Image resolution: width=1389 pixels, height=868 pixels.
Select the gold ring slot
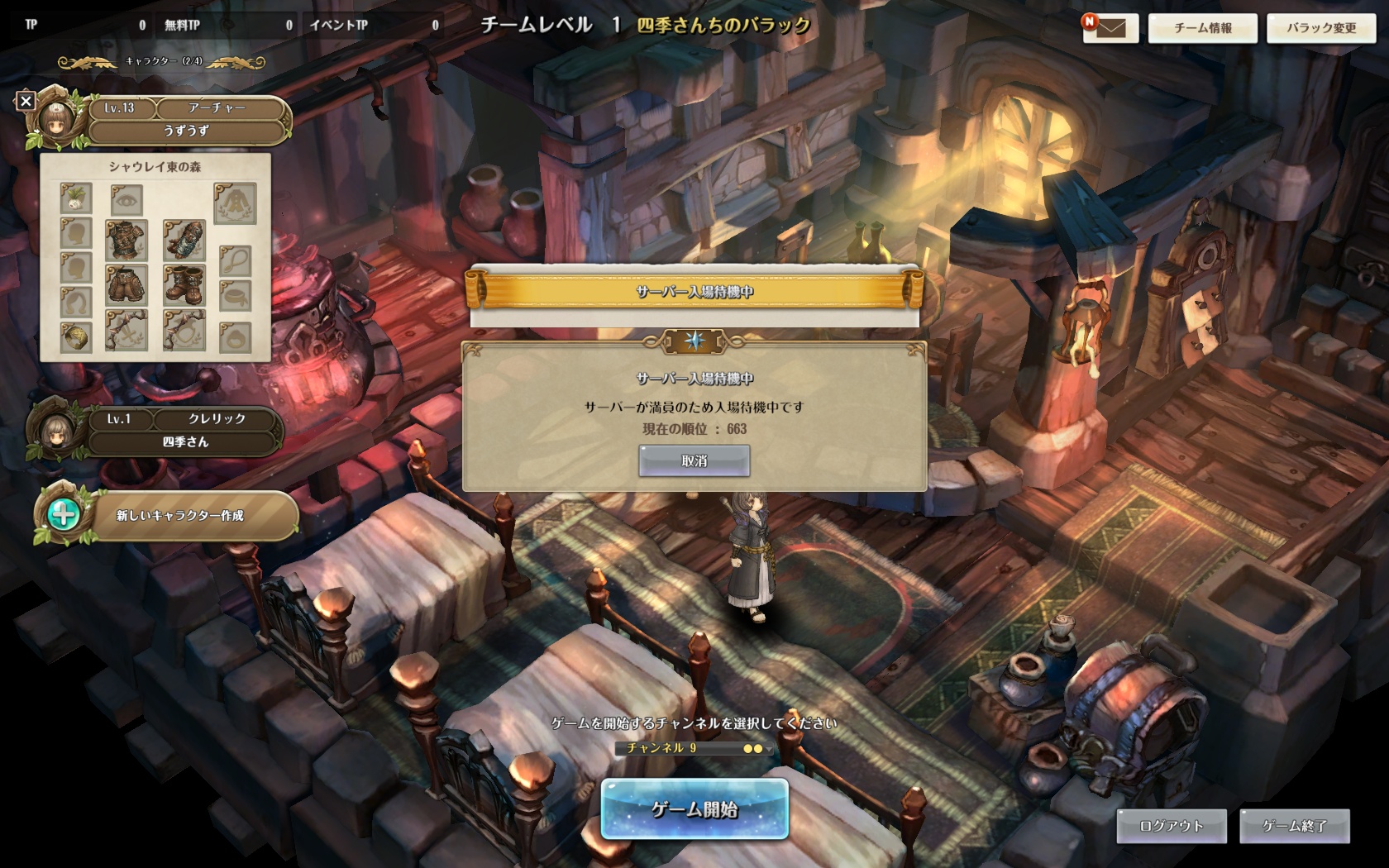(76, 336)
